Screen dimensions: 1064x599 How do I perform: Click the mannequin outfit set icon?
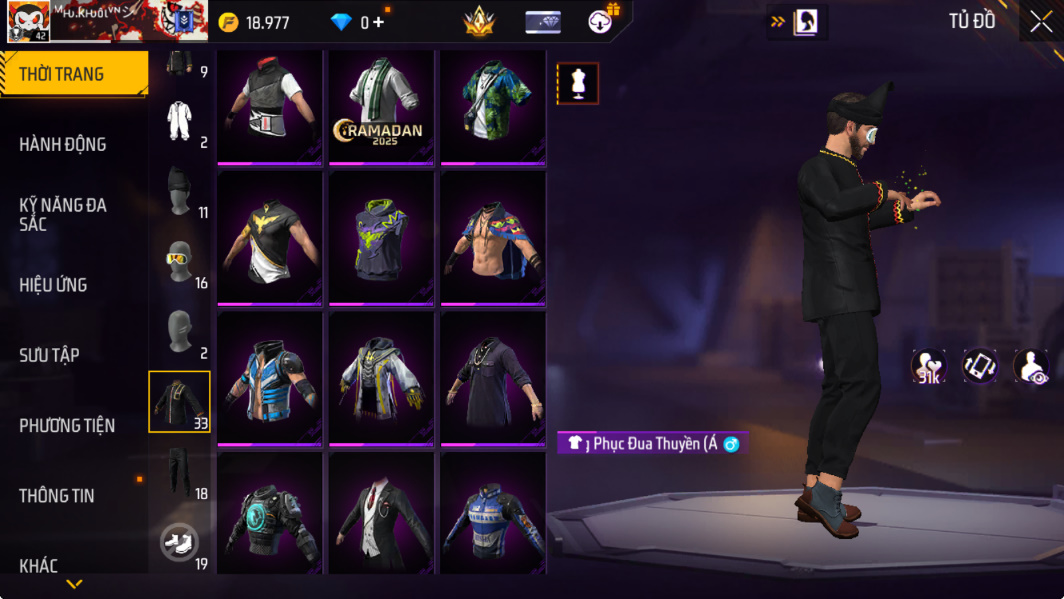click(578, 84)
